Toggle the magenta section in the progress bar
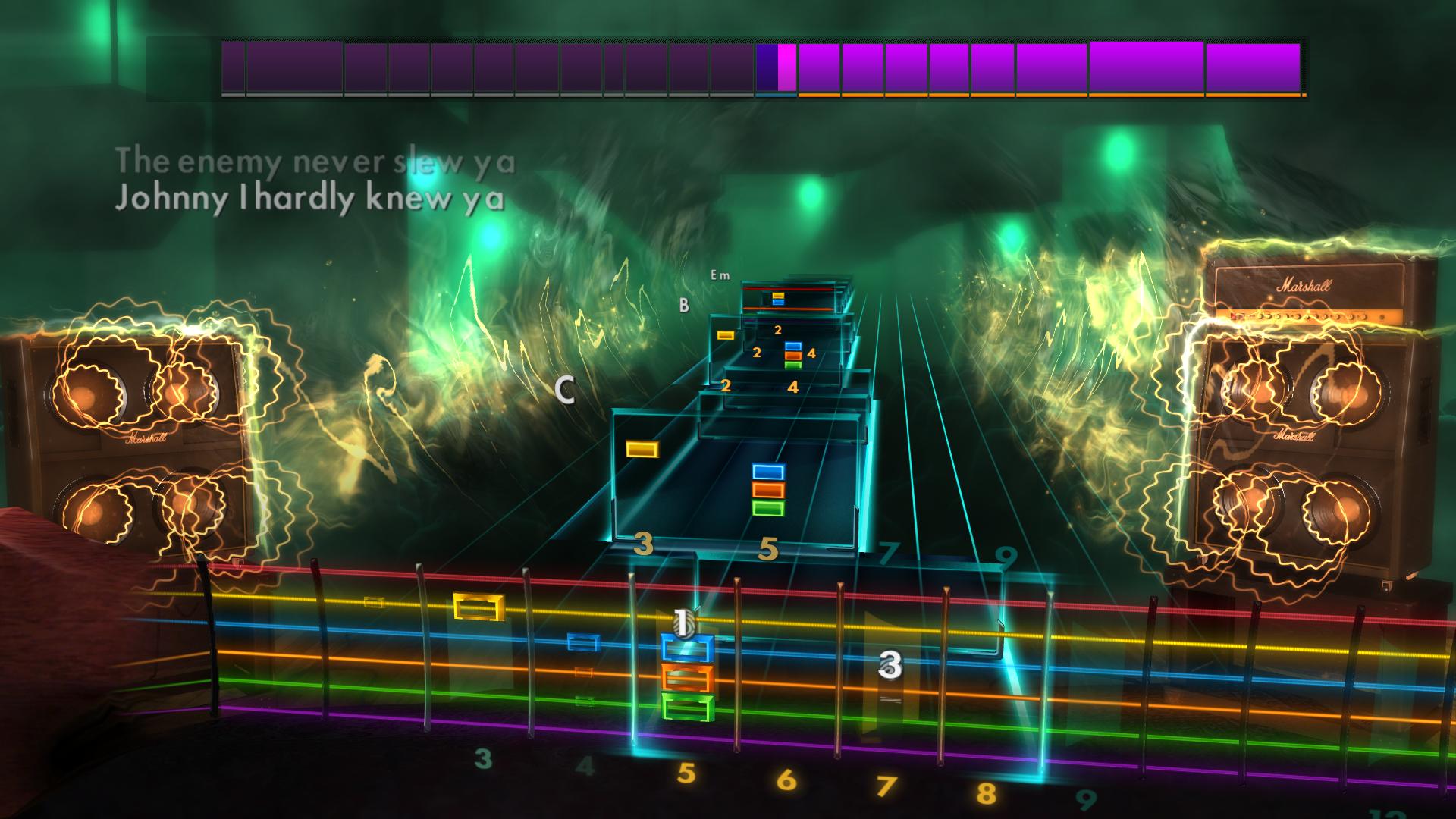Viewport: 1456px width, 819px height. pos(786,67)
